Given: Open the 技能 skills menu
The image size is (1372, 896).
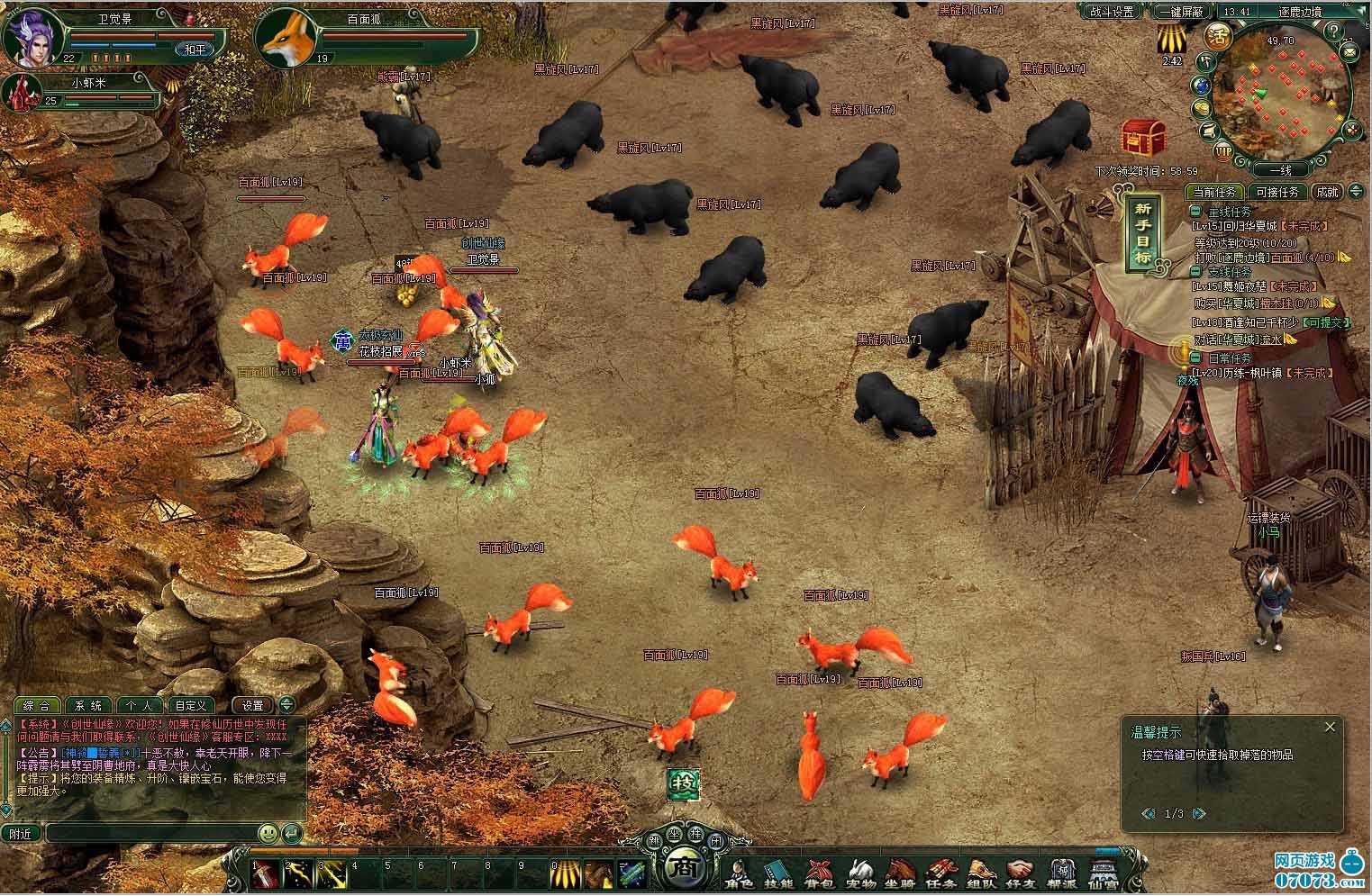Looking at the screenshot, I should [778, 873].
